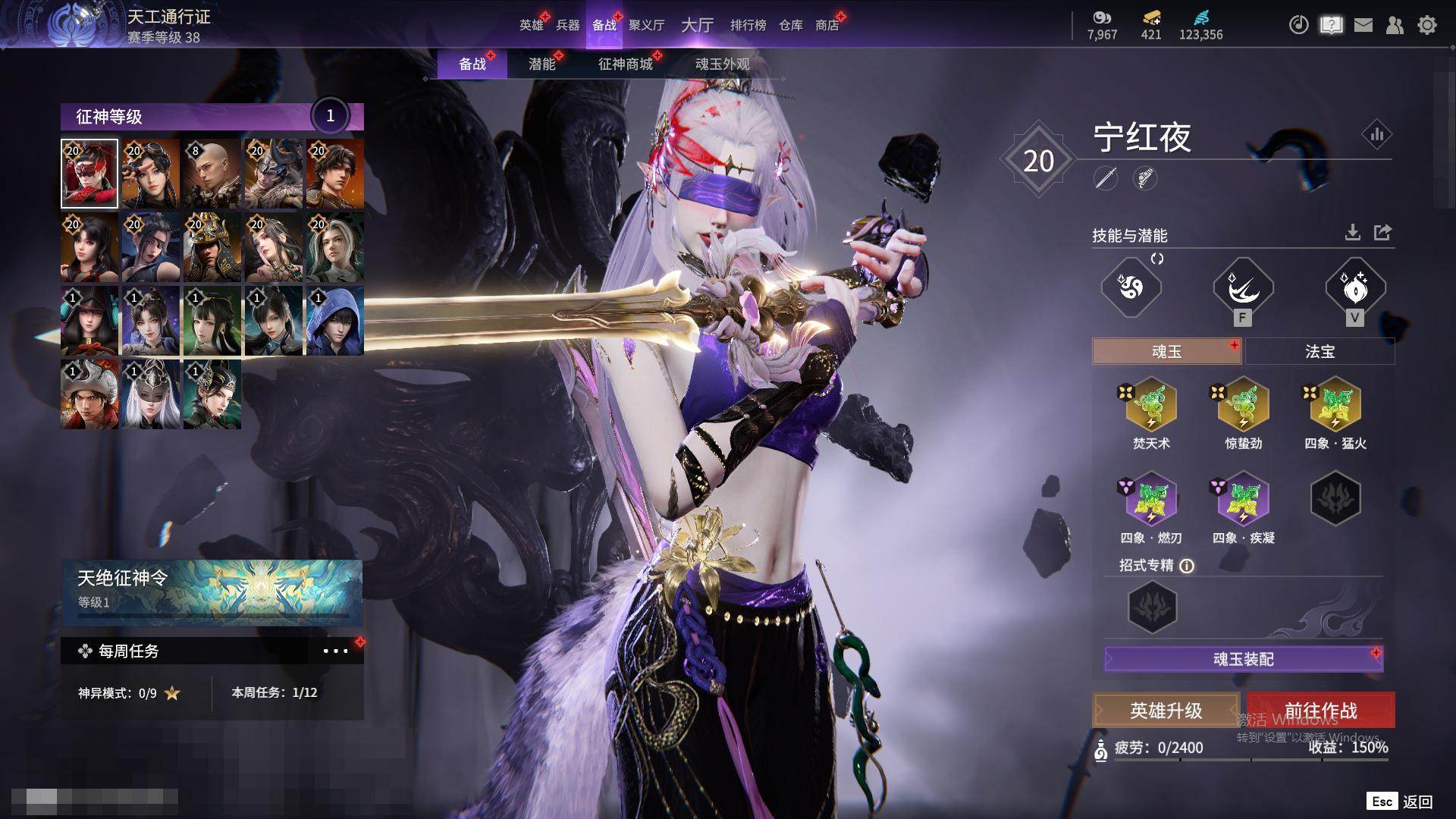This screenshot has width=1456, height=819.
Task: Open the 排行榜 leaderboard
Action: (x=748, y=25)
